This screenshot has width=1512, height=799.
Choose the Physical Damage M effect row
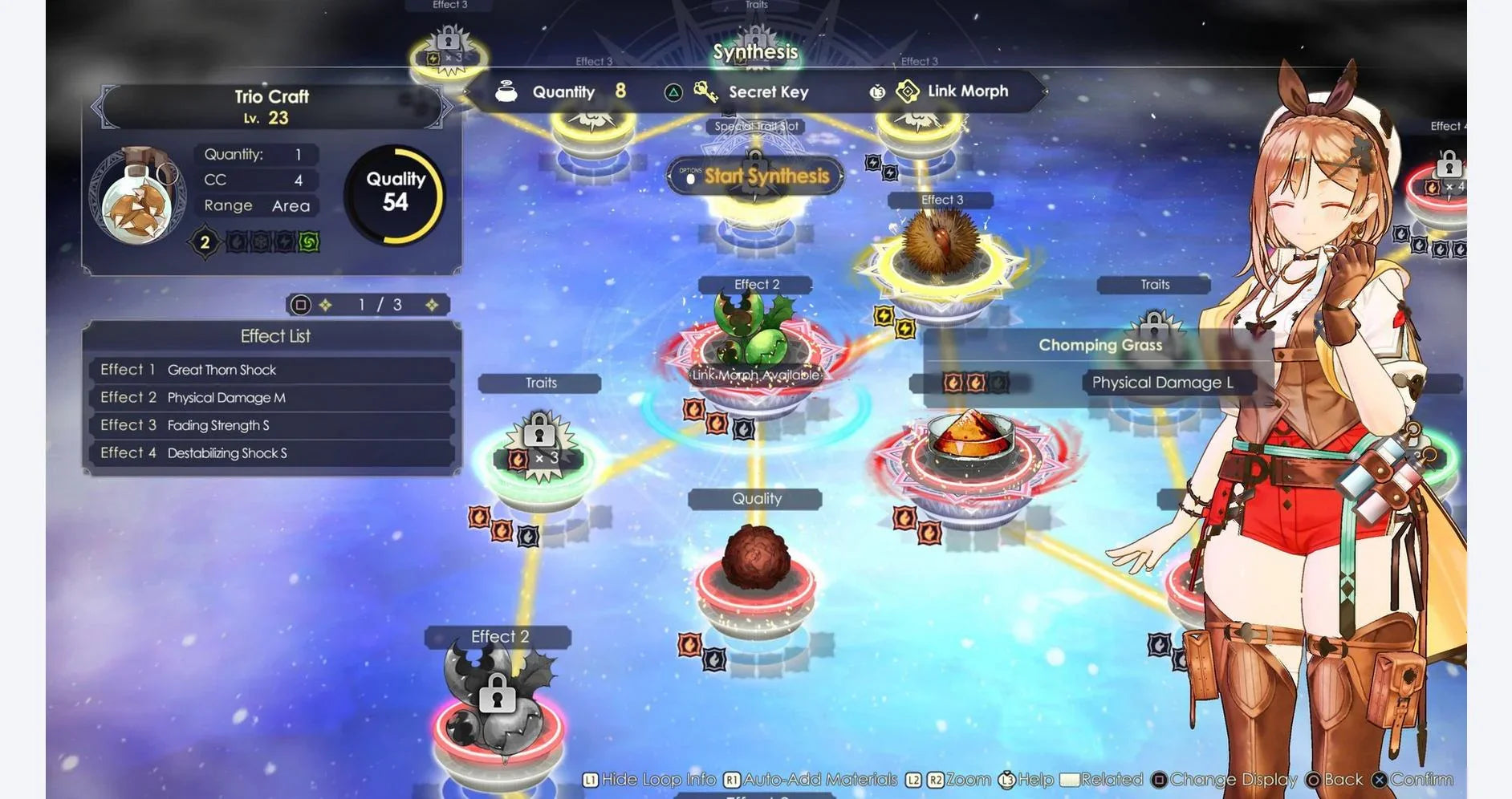coord(271,398)
